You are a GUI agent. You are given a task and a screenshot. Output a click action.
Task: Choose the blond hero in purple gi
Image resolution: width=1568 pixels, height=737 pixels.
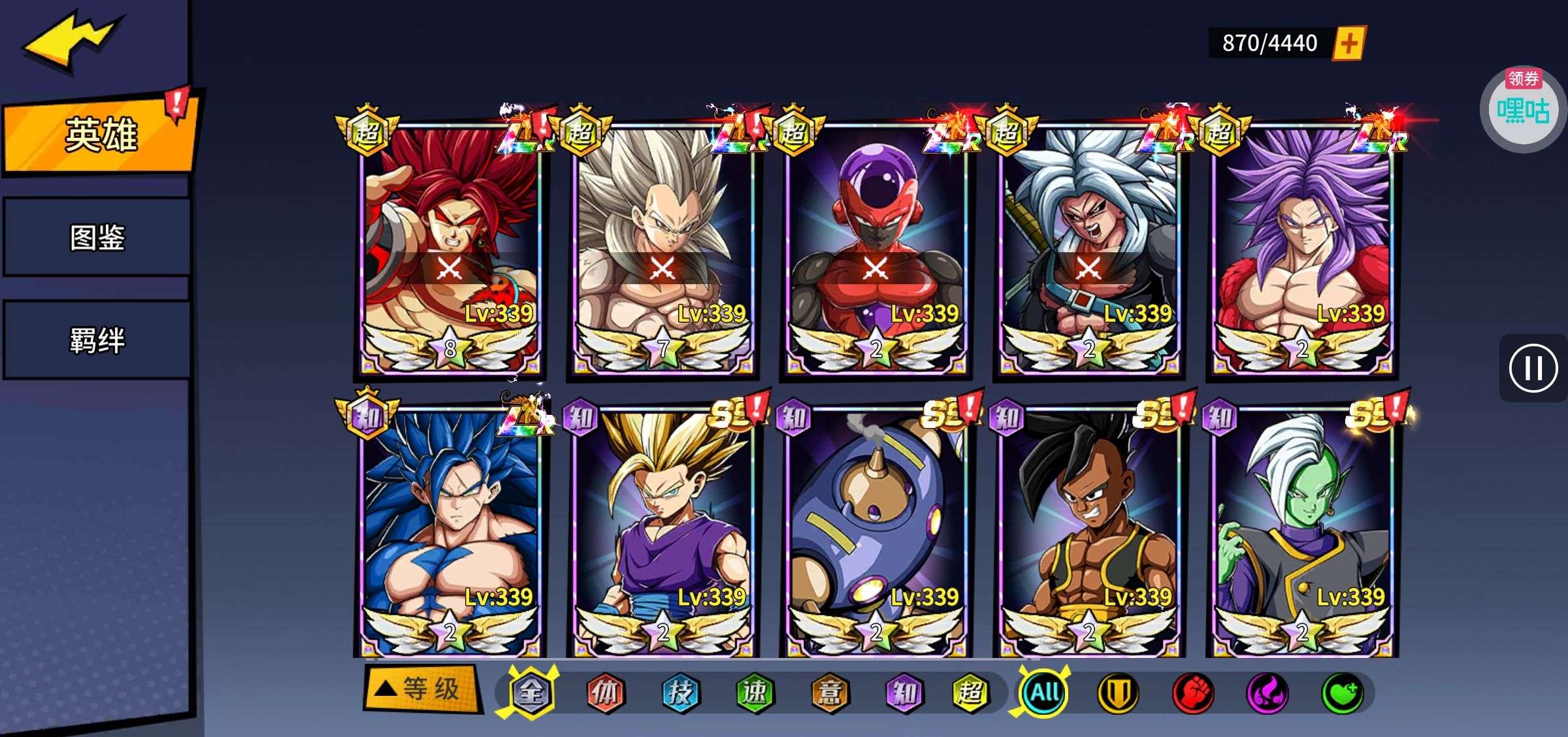[662, 531]
